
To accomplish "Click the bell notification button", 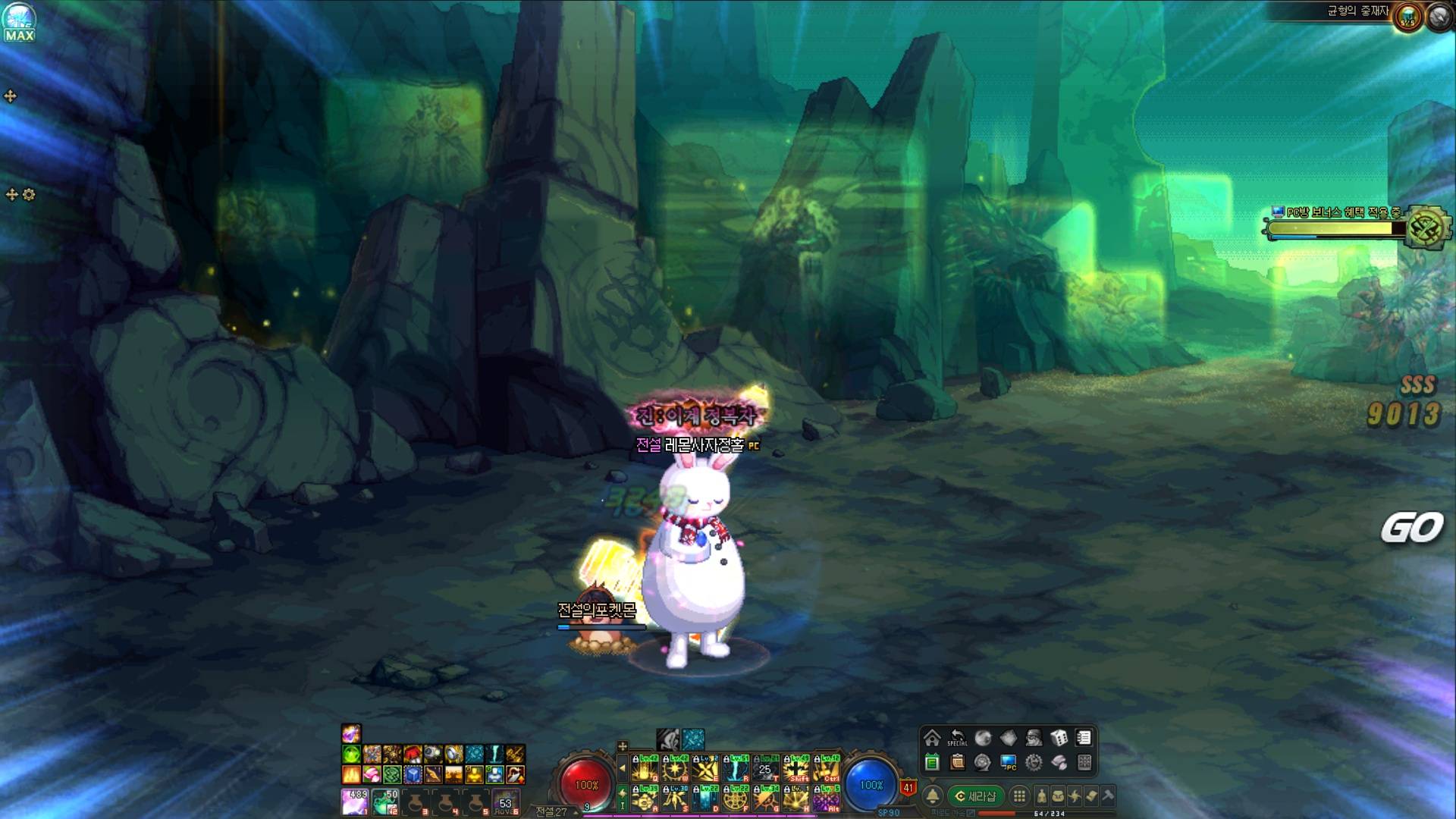I will coord(933,796).
